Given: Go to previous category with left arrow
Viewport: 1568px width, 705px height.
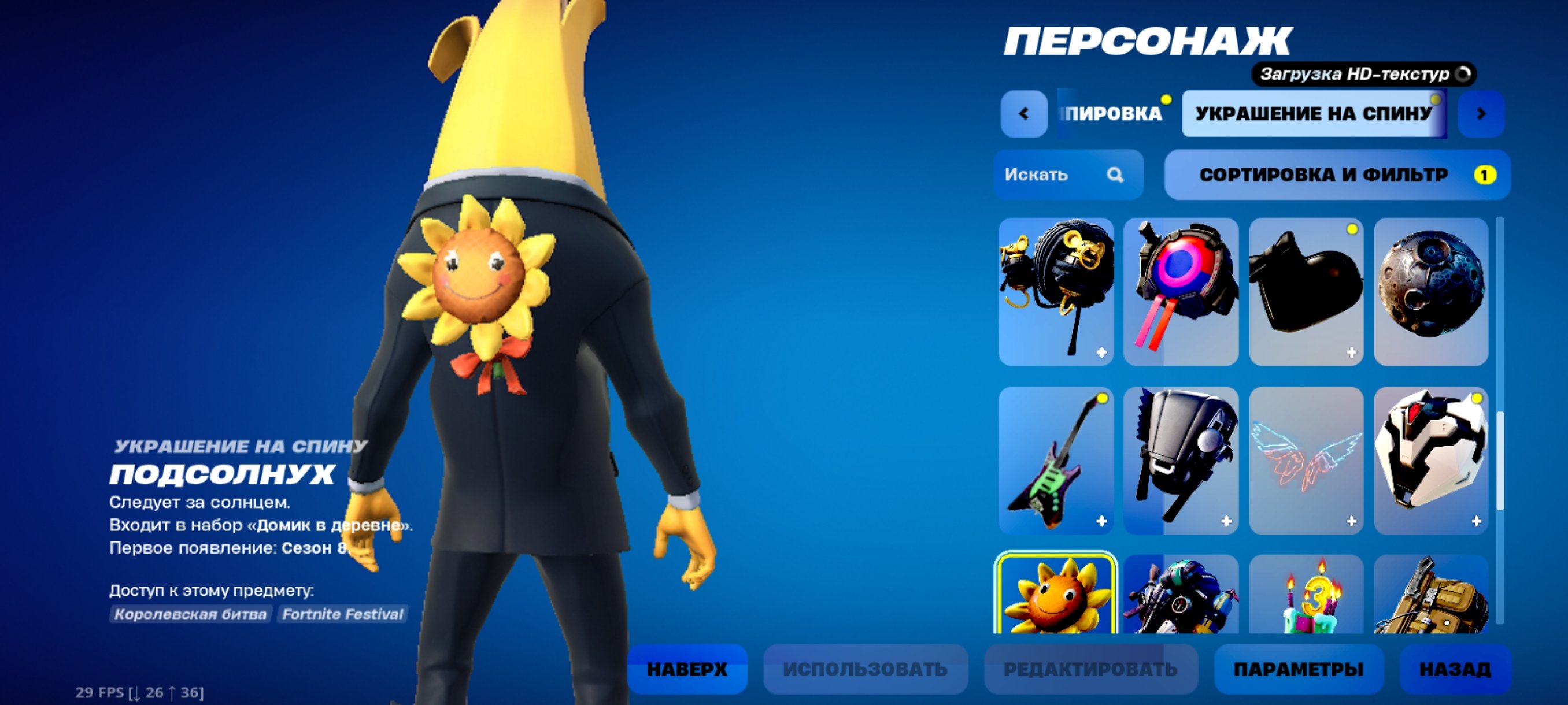Looking at the screenshot, I should point(1024,113).
